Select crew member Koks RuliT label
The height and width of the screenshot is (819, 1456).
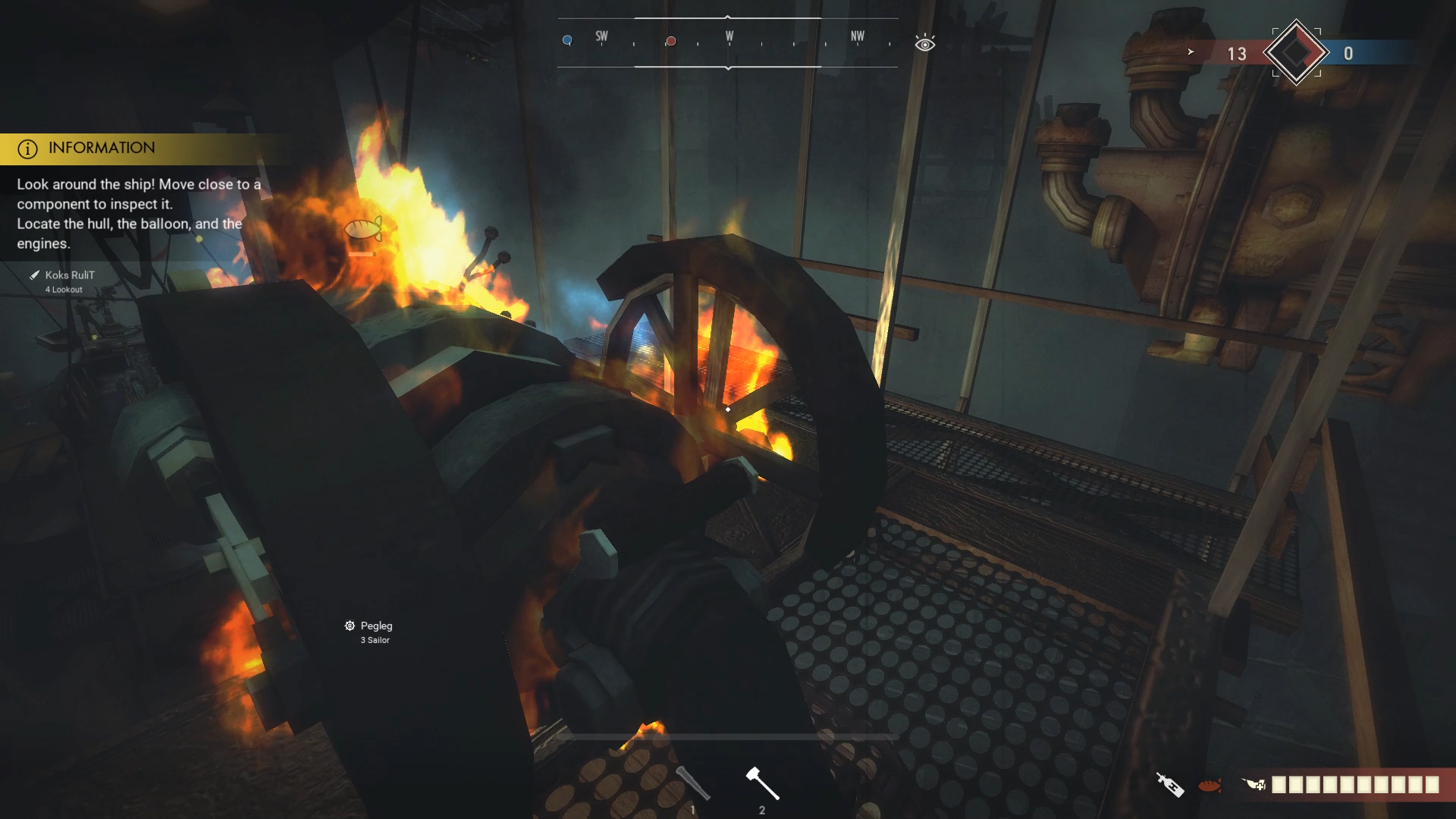[69, 275]
